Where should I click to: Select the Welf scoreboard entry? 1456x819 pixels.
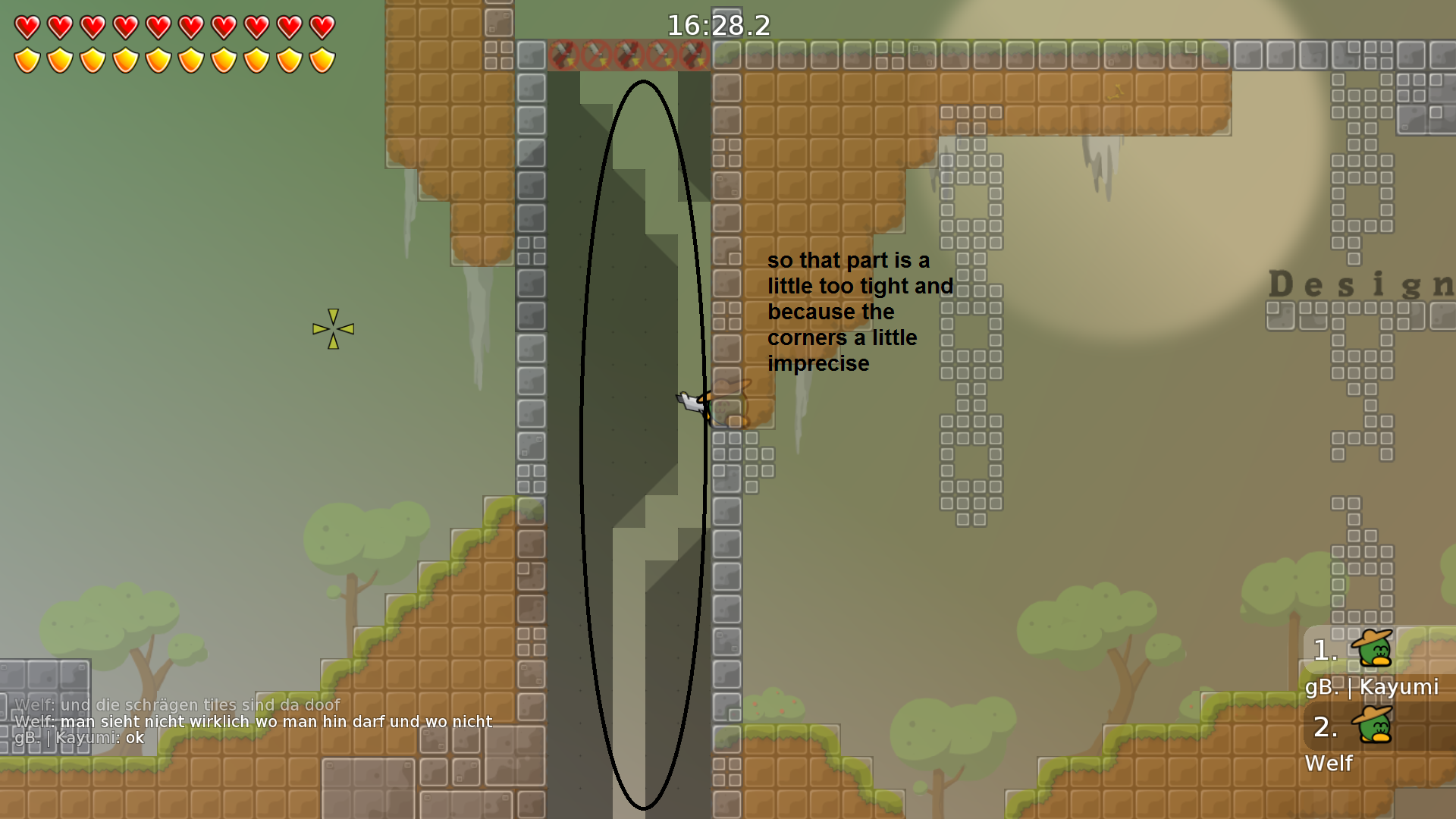(1329, 764)
